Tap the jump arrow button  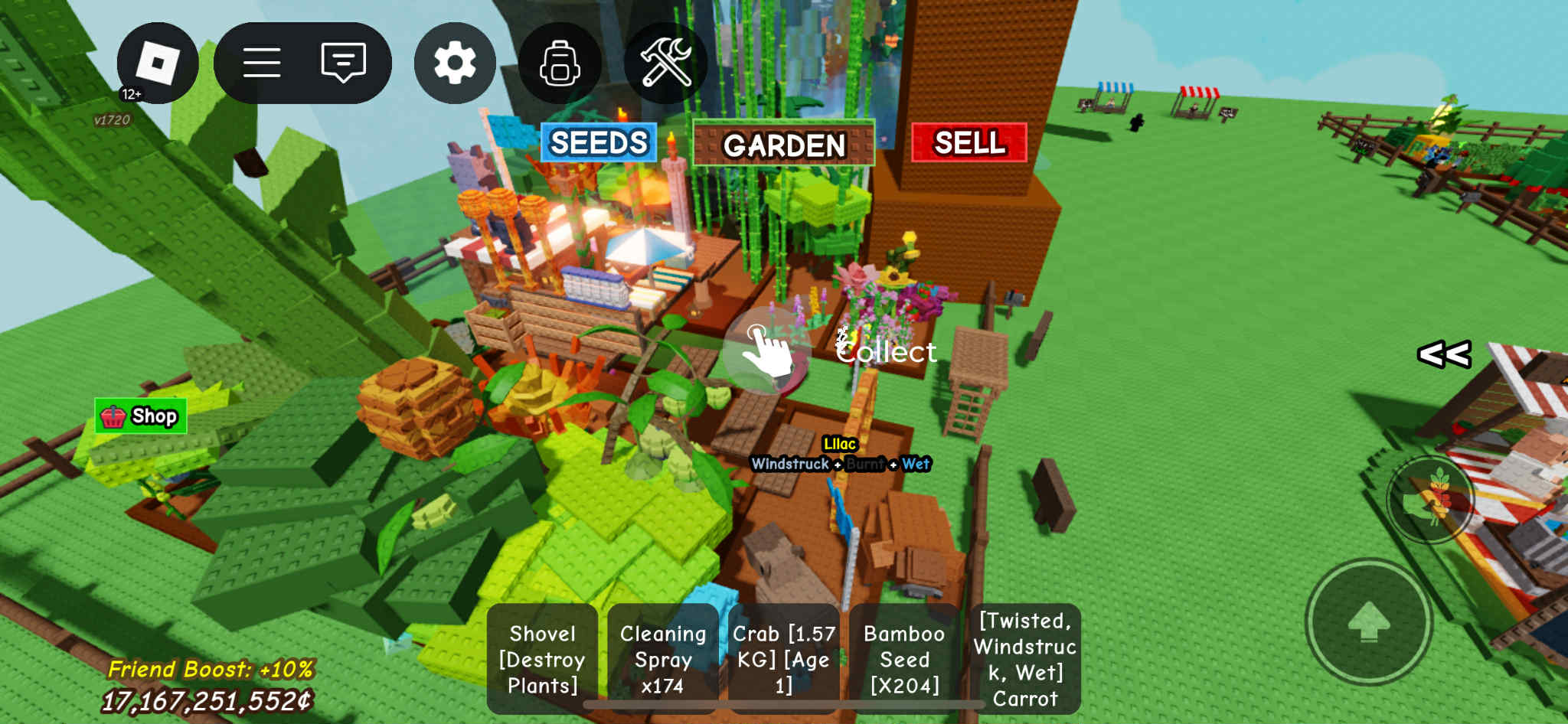click(1368, 621)
